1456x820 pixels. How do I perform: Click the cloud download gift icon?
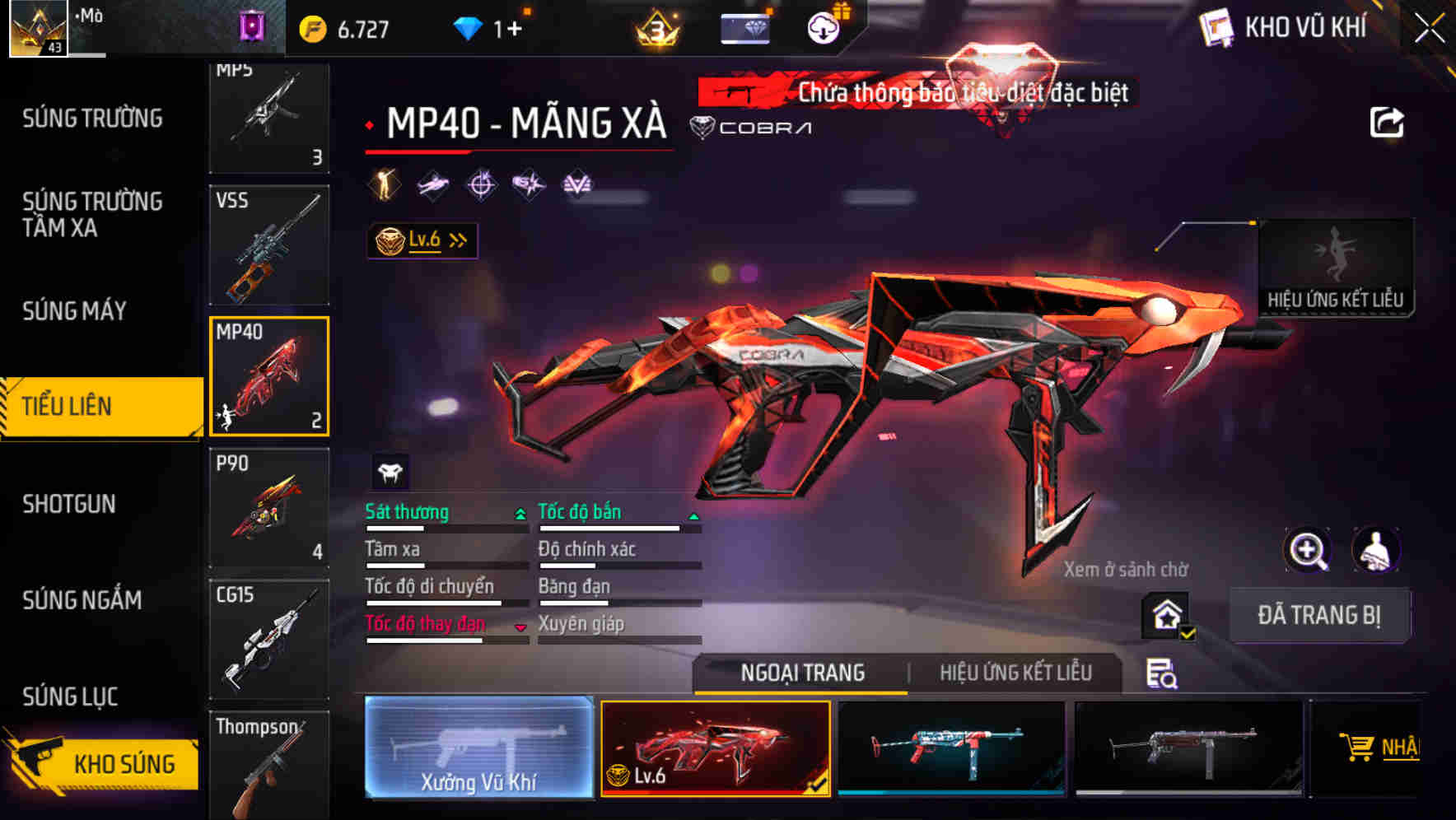823,26
